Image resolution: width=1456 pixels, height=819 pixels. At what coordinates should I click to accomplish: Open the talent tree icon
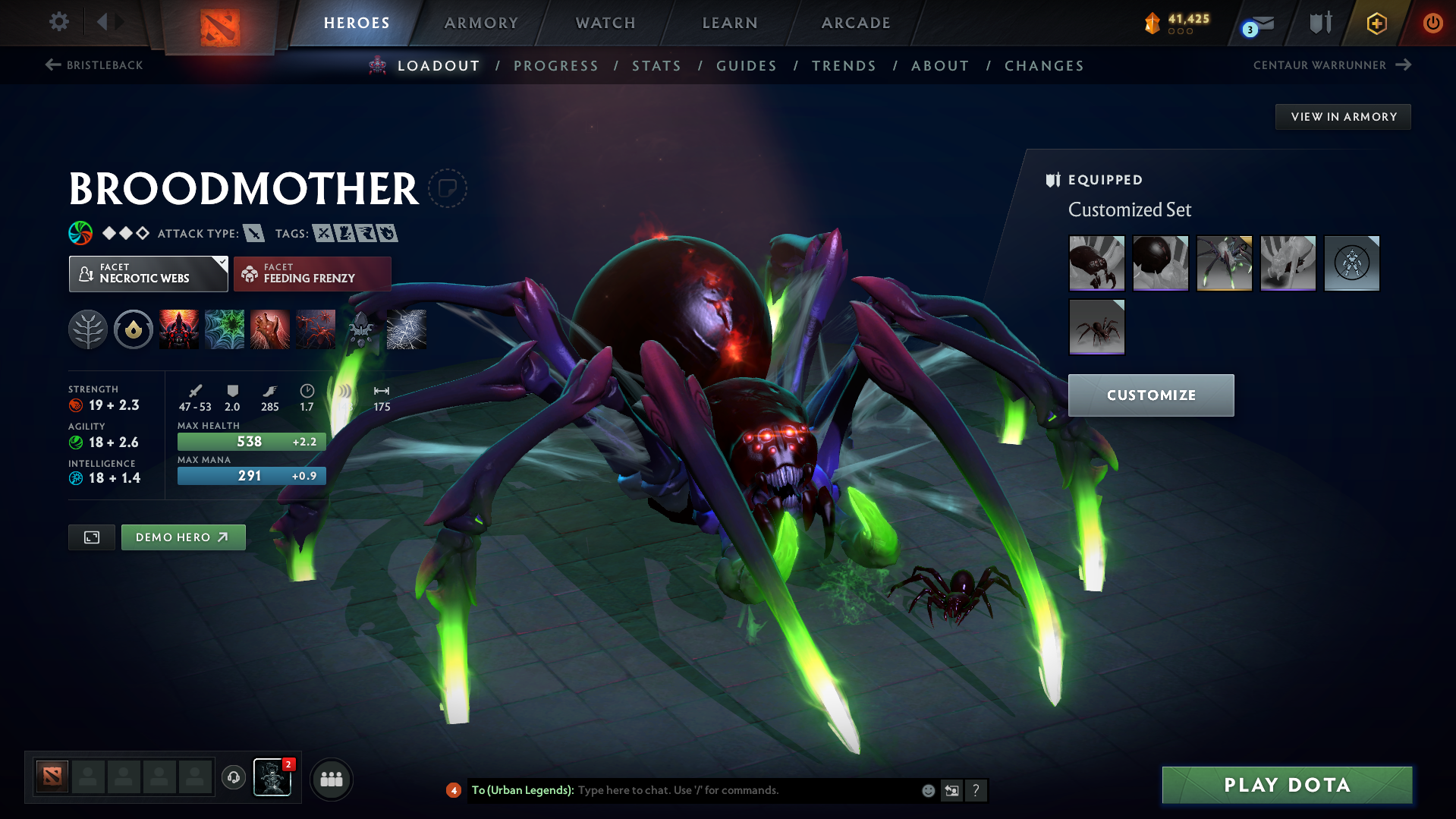87,329
